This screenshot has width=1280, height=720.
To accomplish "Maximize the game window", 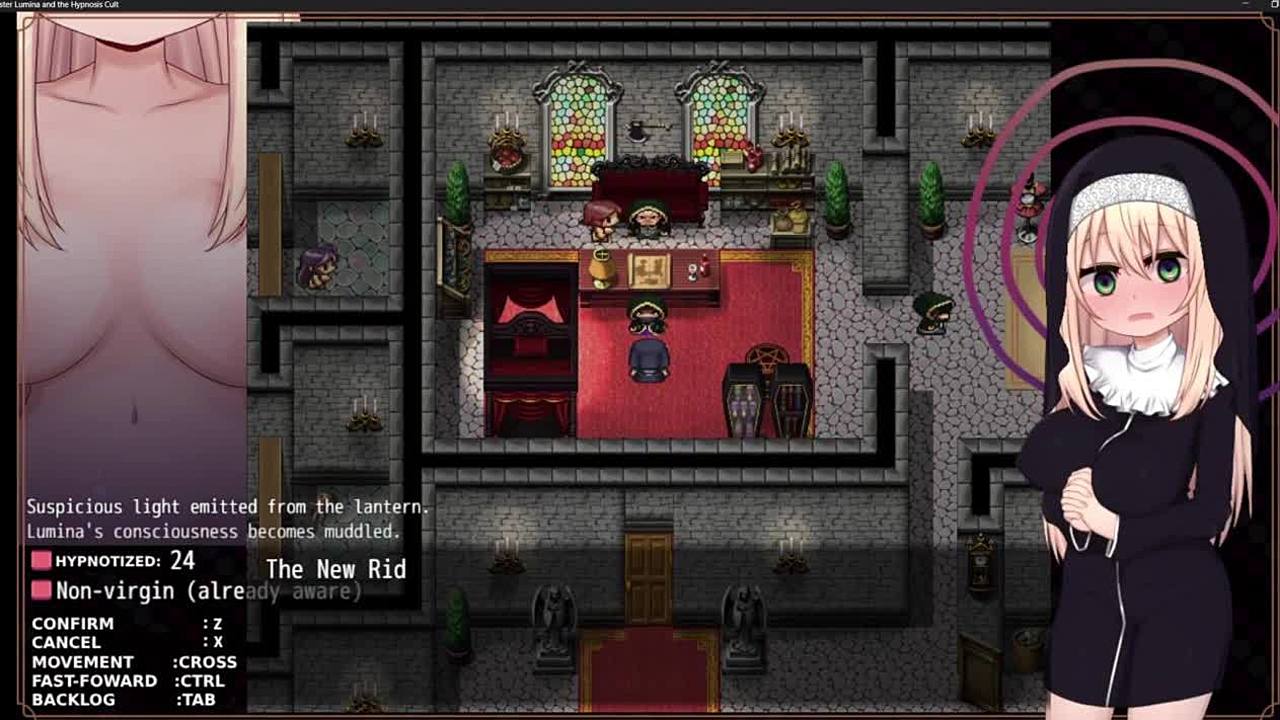I will [x=1274, y=4].
